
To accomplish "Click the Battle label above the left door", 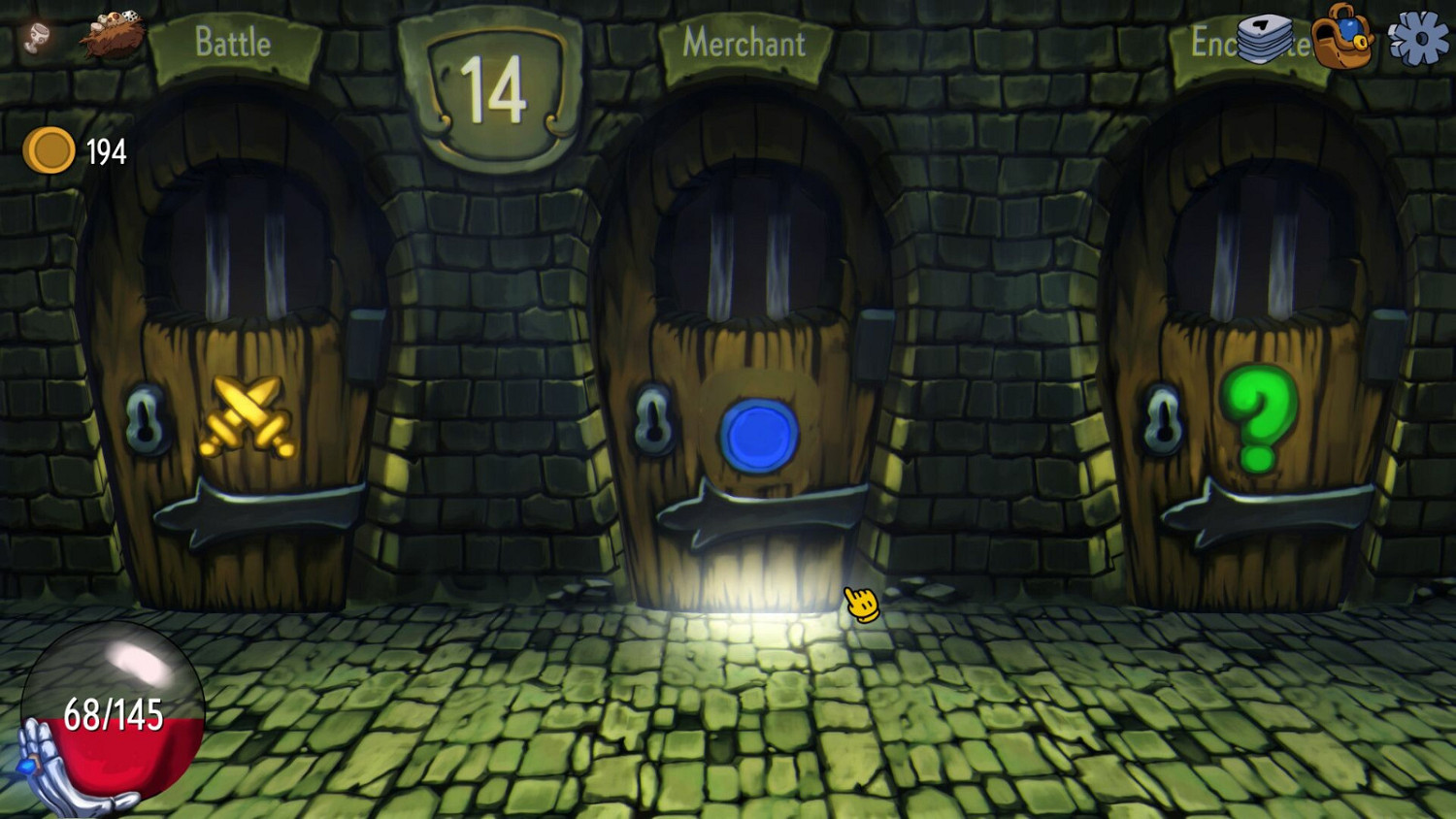I will click(x=233, y=43).
